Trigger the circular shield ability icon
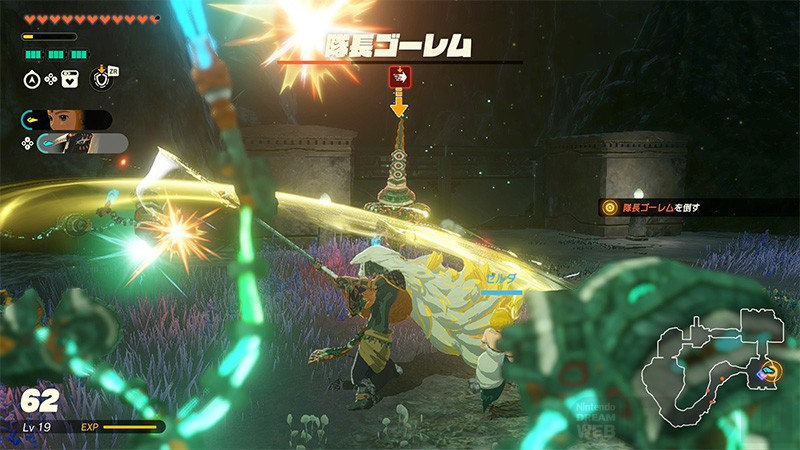 (x=100, y=77)
